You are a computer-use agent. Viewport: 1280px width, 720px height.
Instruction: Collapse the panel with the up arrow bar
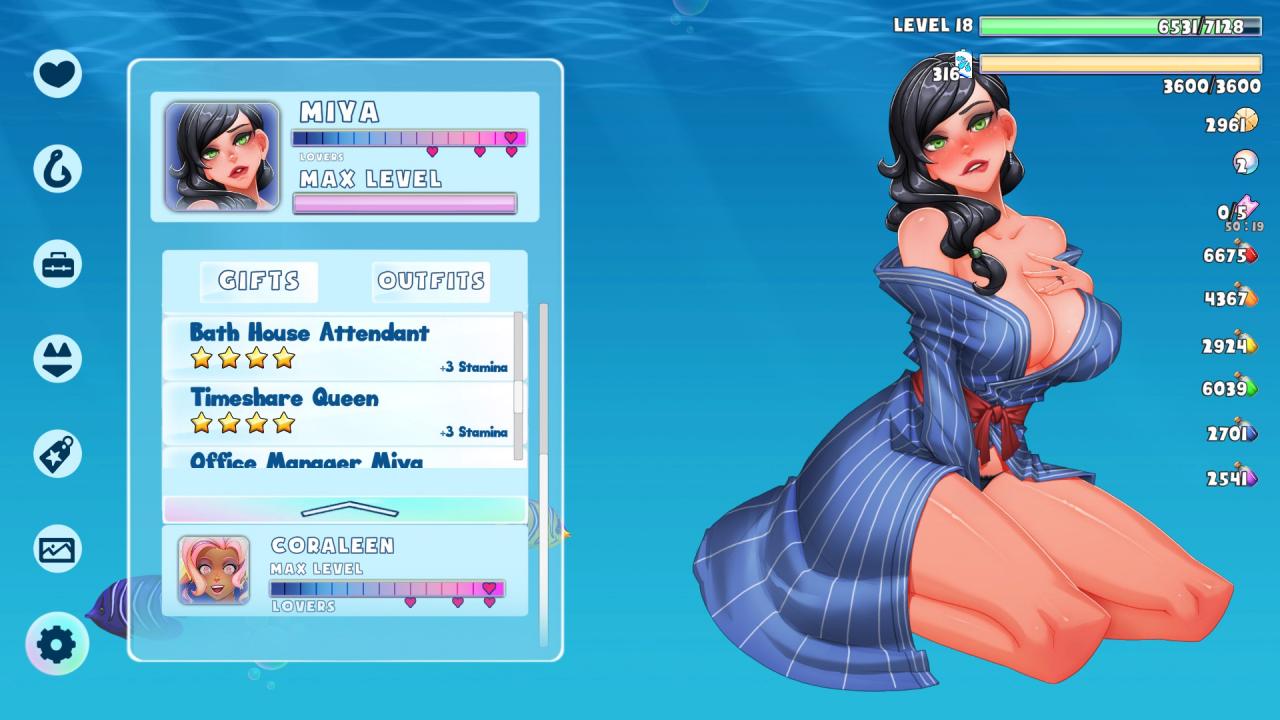click(x=345, y=509)
